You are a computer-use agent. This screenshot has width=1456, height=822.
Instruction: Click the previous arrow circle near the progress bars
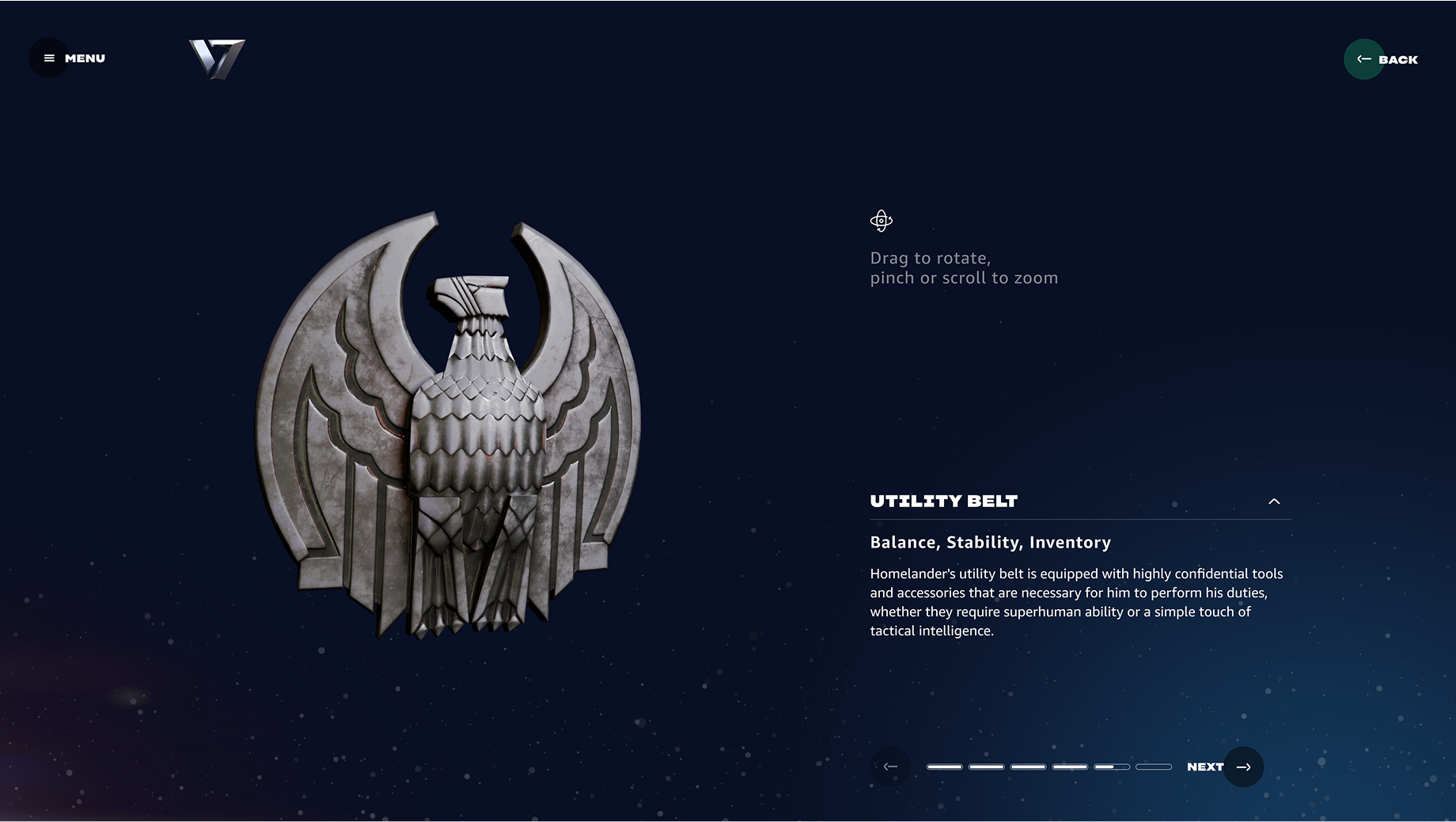coord(891,766)
